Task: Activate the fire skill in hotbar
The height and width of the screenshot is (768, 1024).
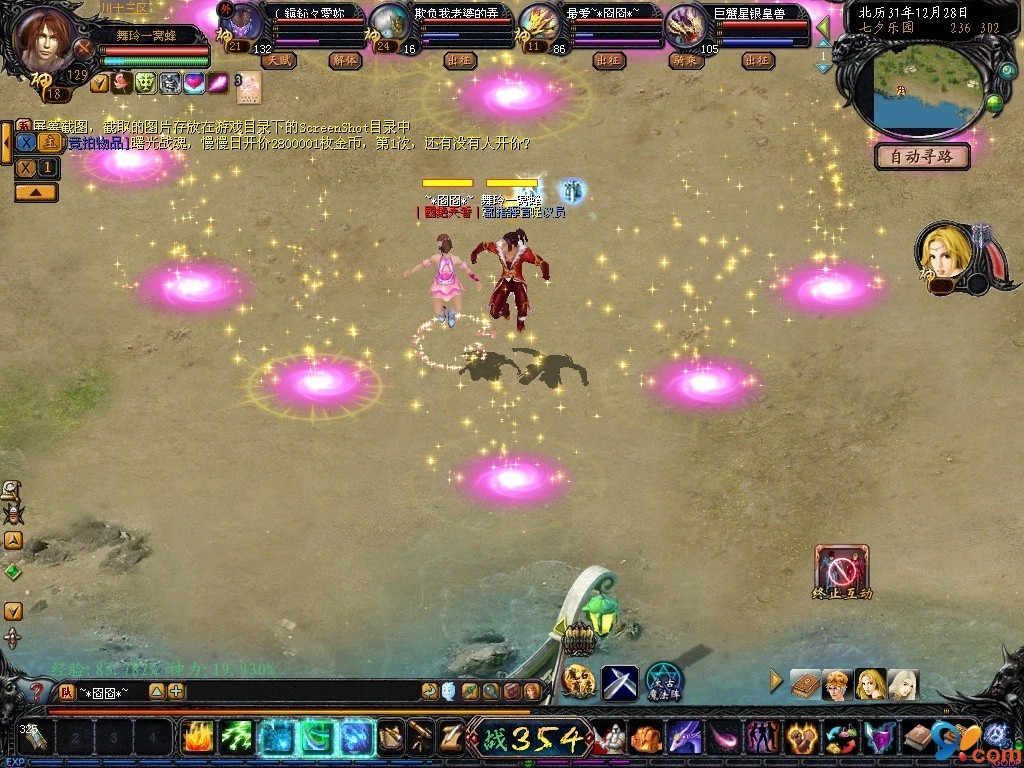Action: tap(198, 737)
